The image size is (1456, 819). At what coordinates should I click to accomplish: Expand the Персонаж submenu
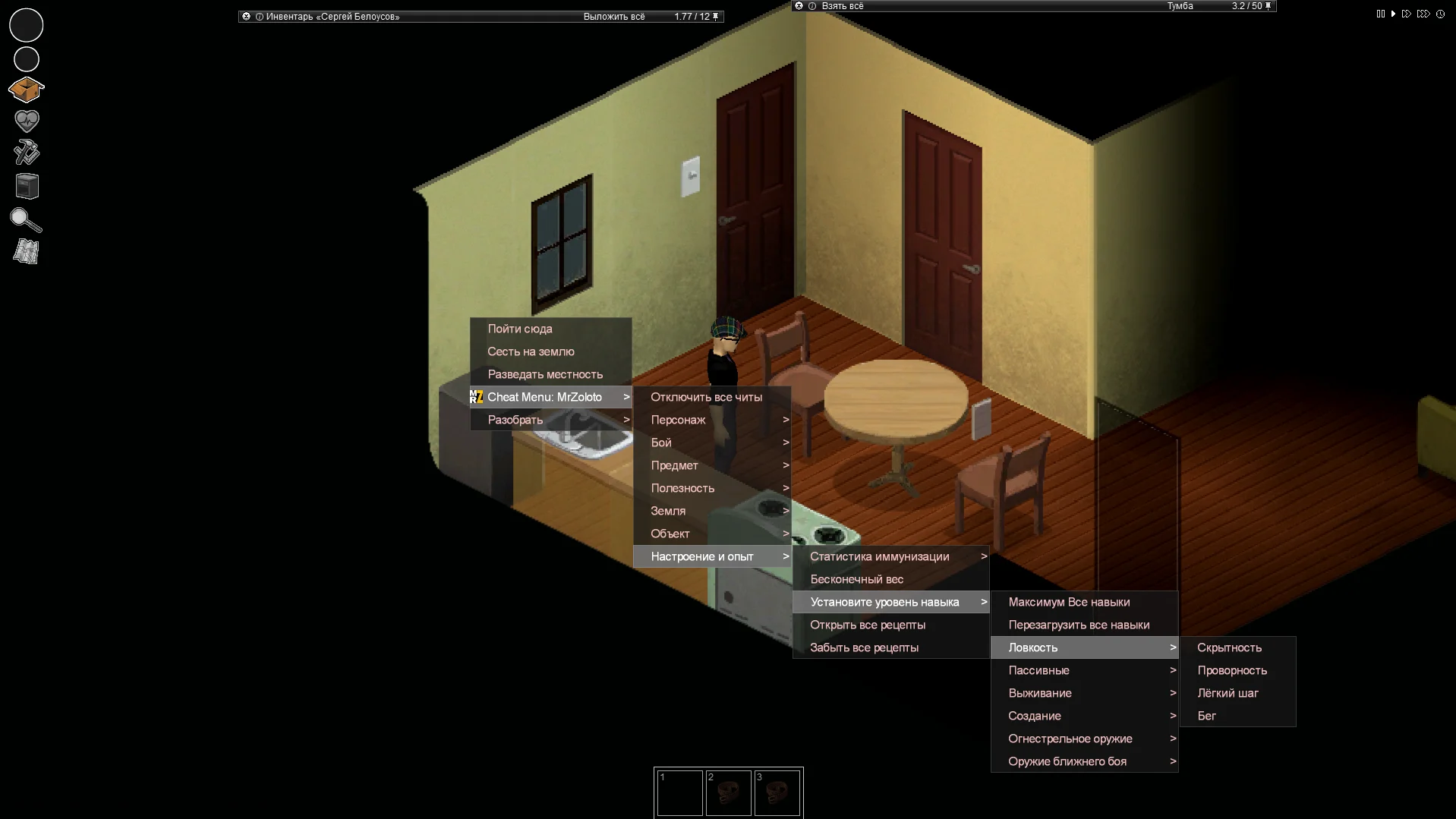[x=678, y=419]
